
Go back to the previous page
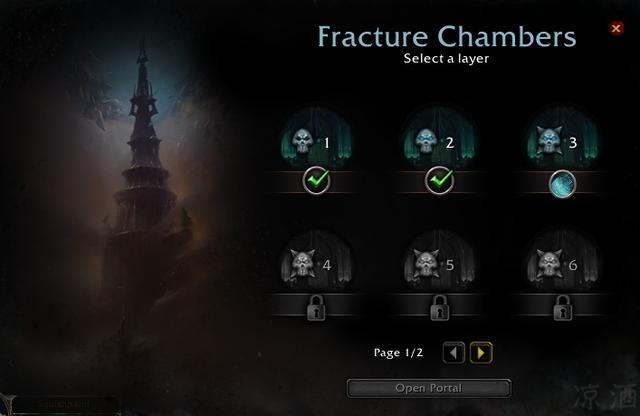point(454,352)
